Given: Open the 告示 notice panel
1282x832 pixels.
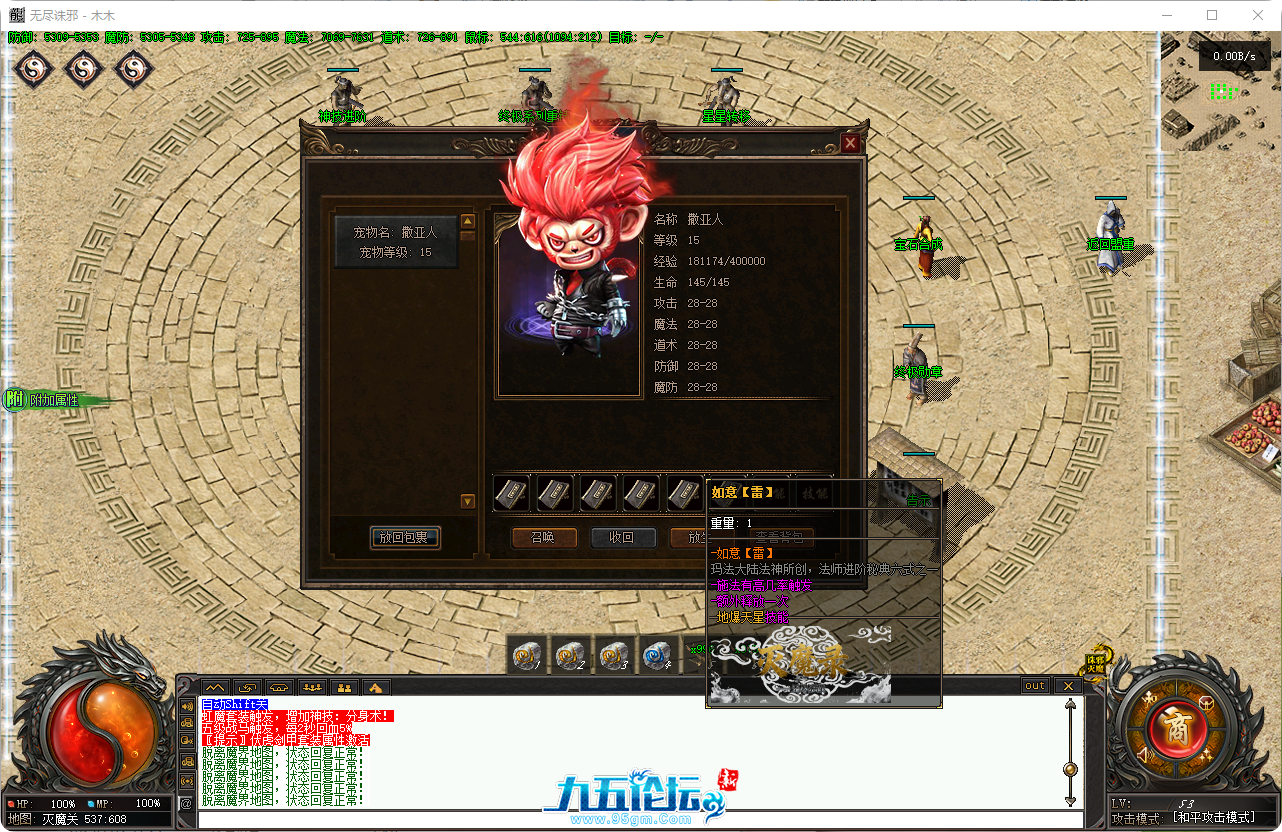Looking at the screenshot, I should [918, 501].
